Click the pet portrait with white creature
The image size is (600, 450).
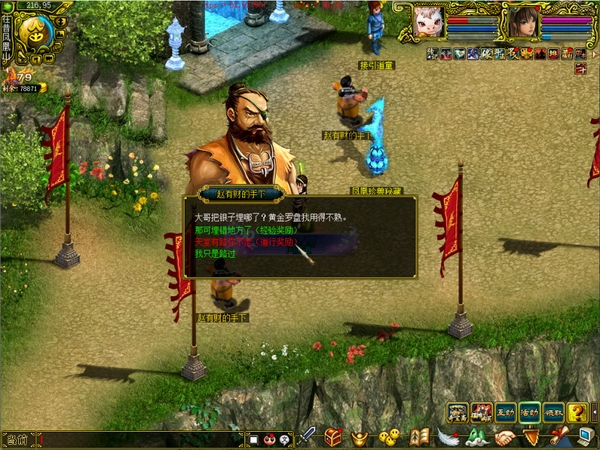pyautogui.click(x=429, y=21)
